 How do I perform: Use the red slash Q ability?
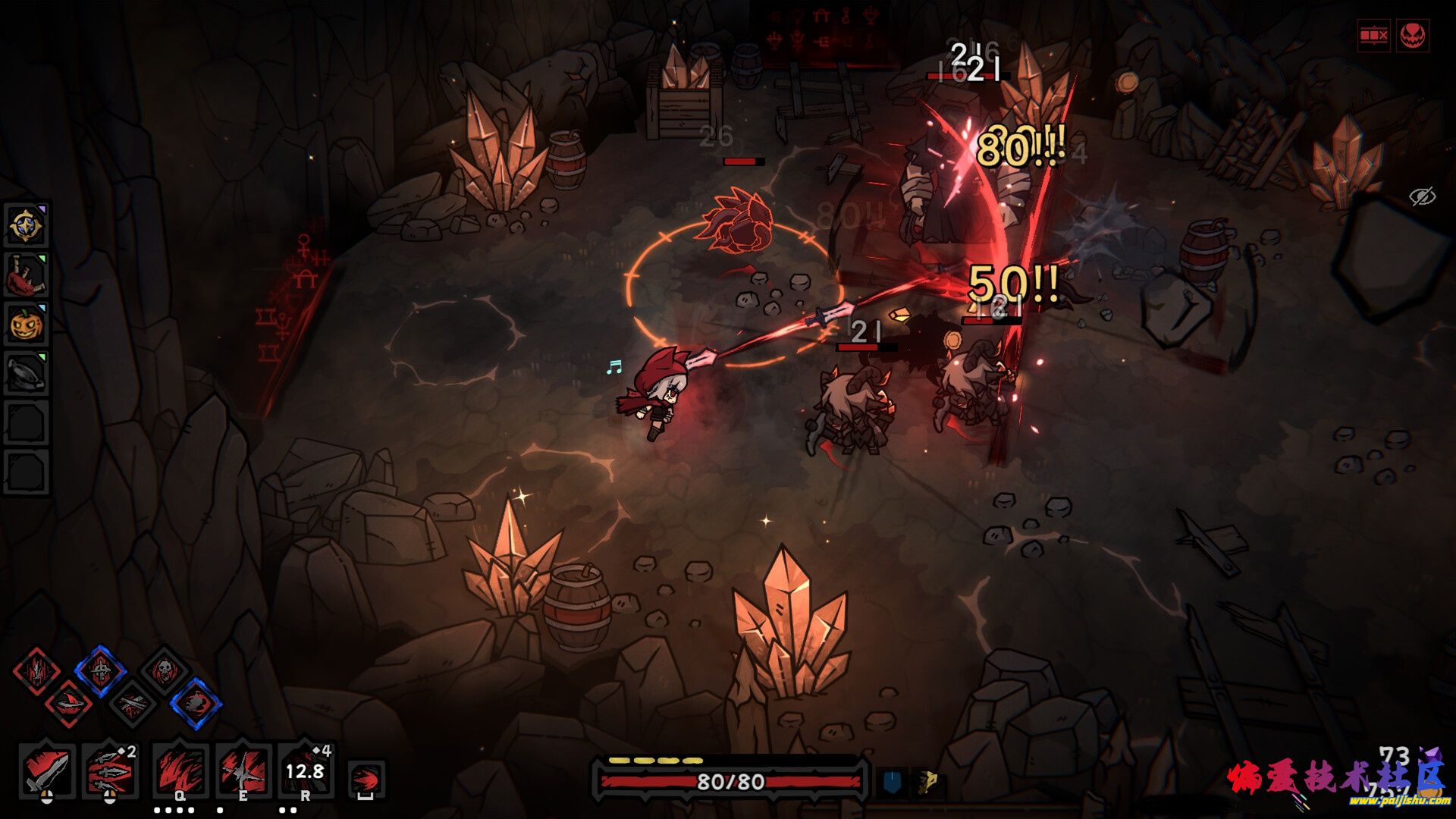coord(180,770)
